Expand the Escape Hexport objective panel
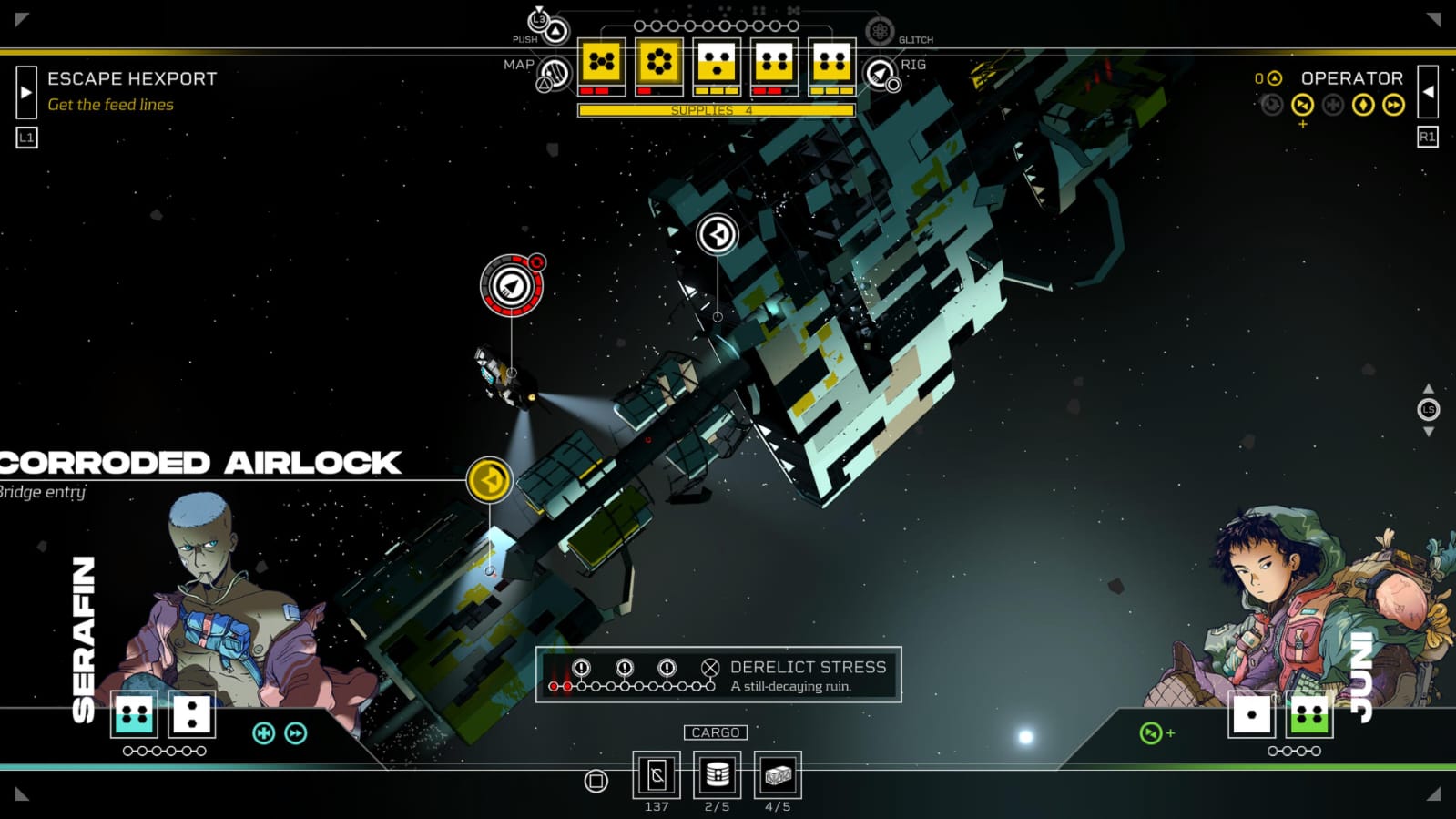The width and height of the screenshot is (1456, 819). (26, 91)
